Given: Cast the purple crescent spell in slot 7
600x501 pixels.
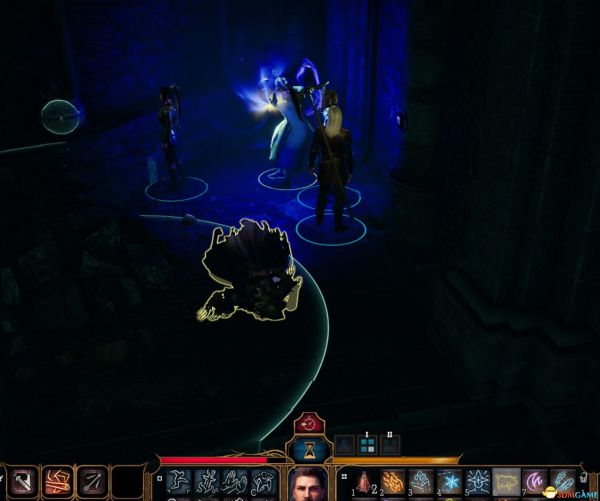Looking at the screenshot, I should [x=536, y=483].
